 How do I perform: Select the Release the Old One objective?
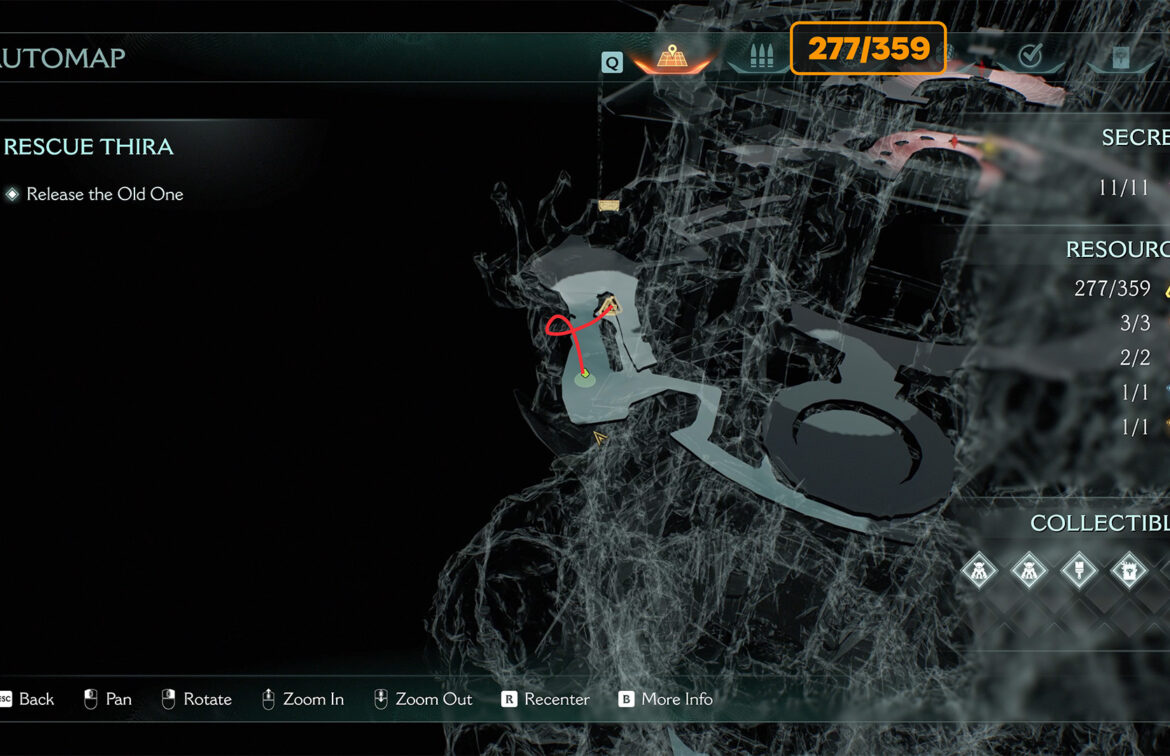[104, 194]
